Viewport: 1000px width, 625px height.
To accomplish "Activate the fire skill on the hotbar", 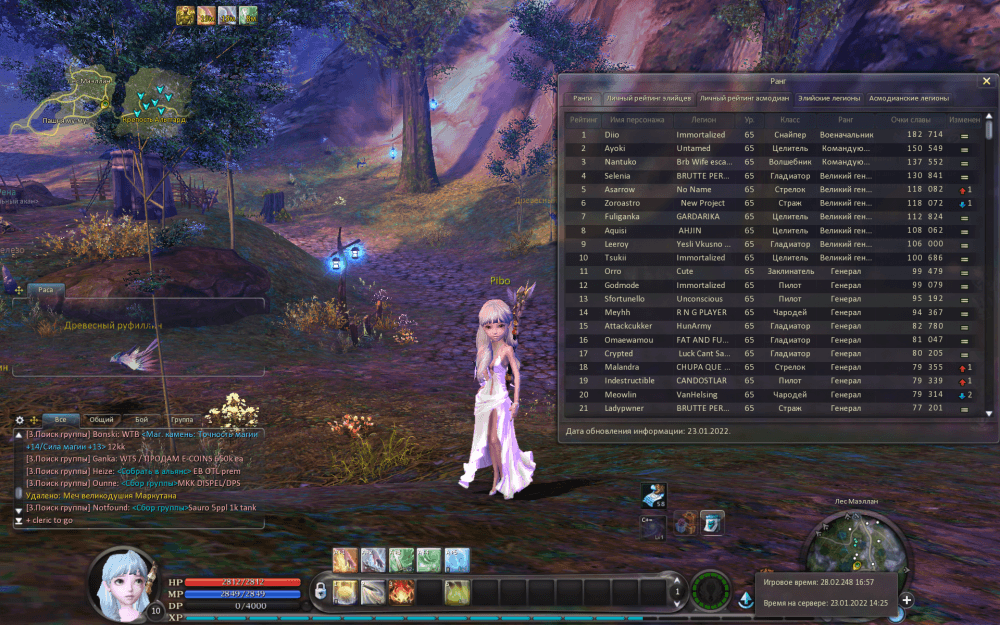I will [x=402, y=592].
